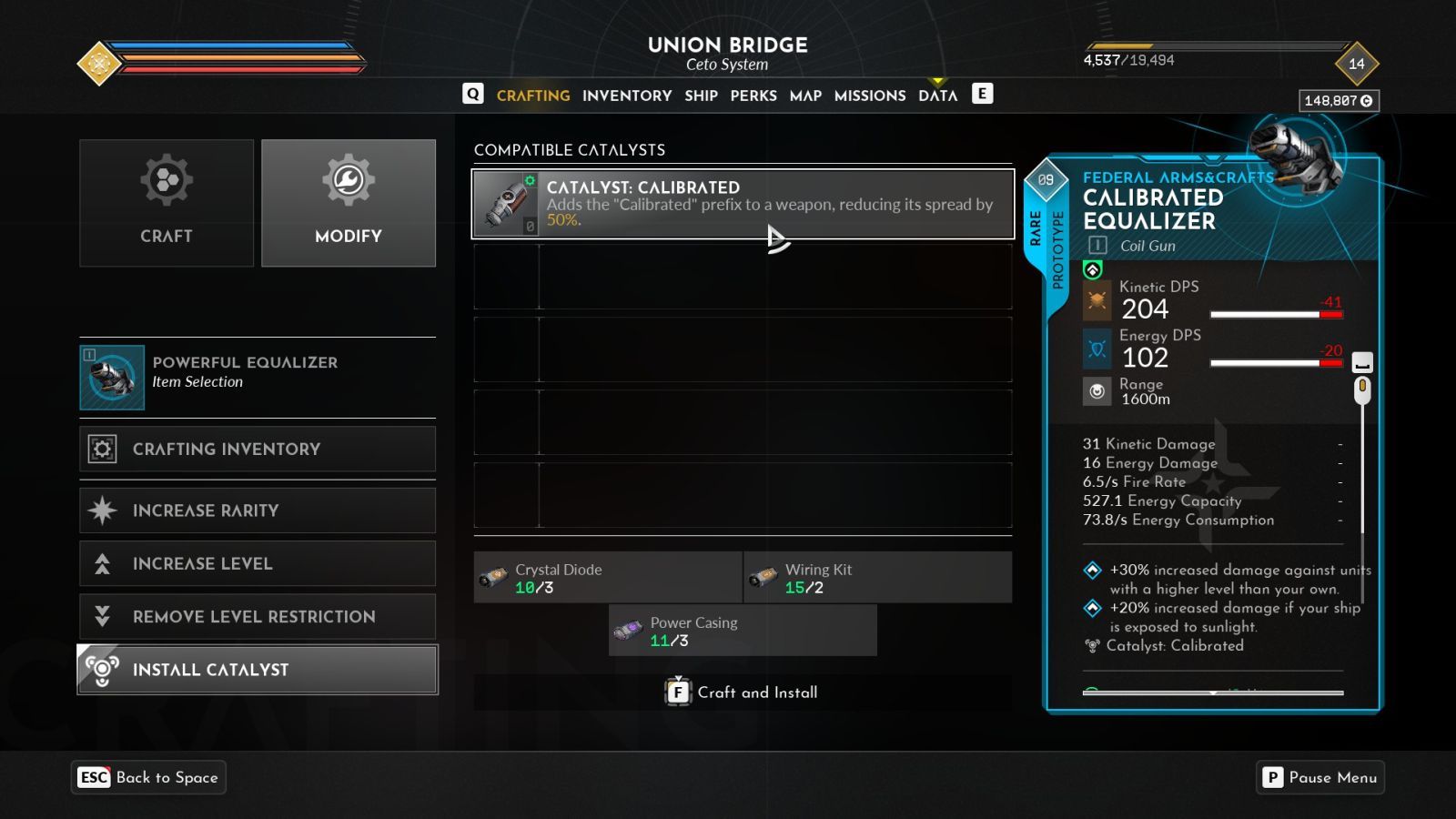Switch to the Data tab

(937, 96)
